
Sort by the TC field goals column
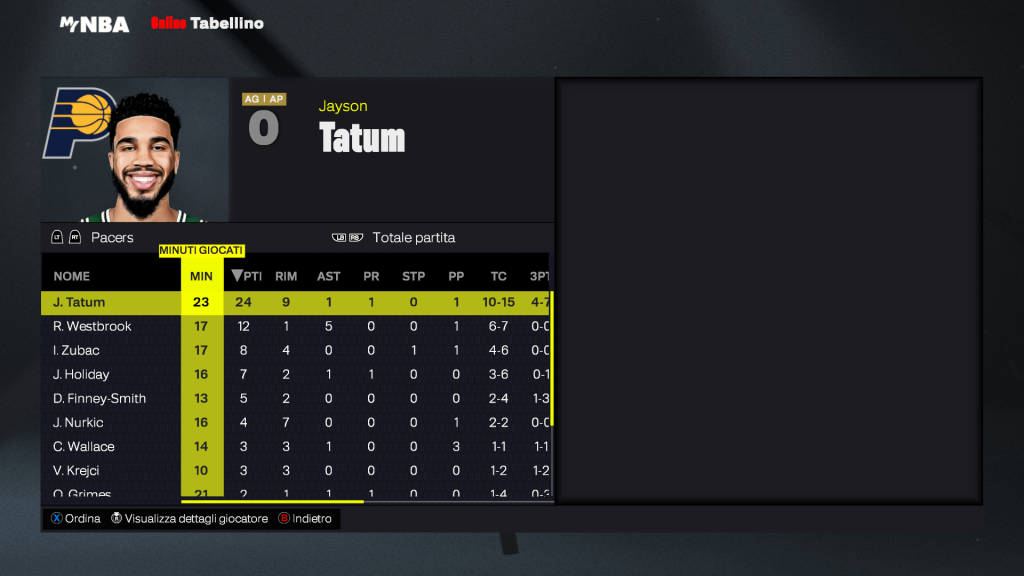pos(498,276)
